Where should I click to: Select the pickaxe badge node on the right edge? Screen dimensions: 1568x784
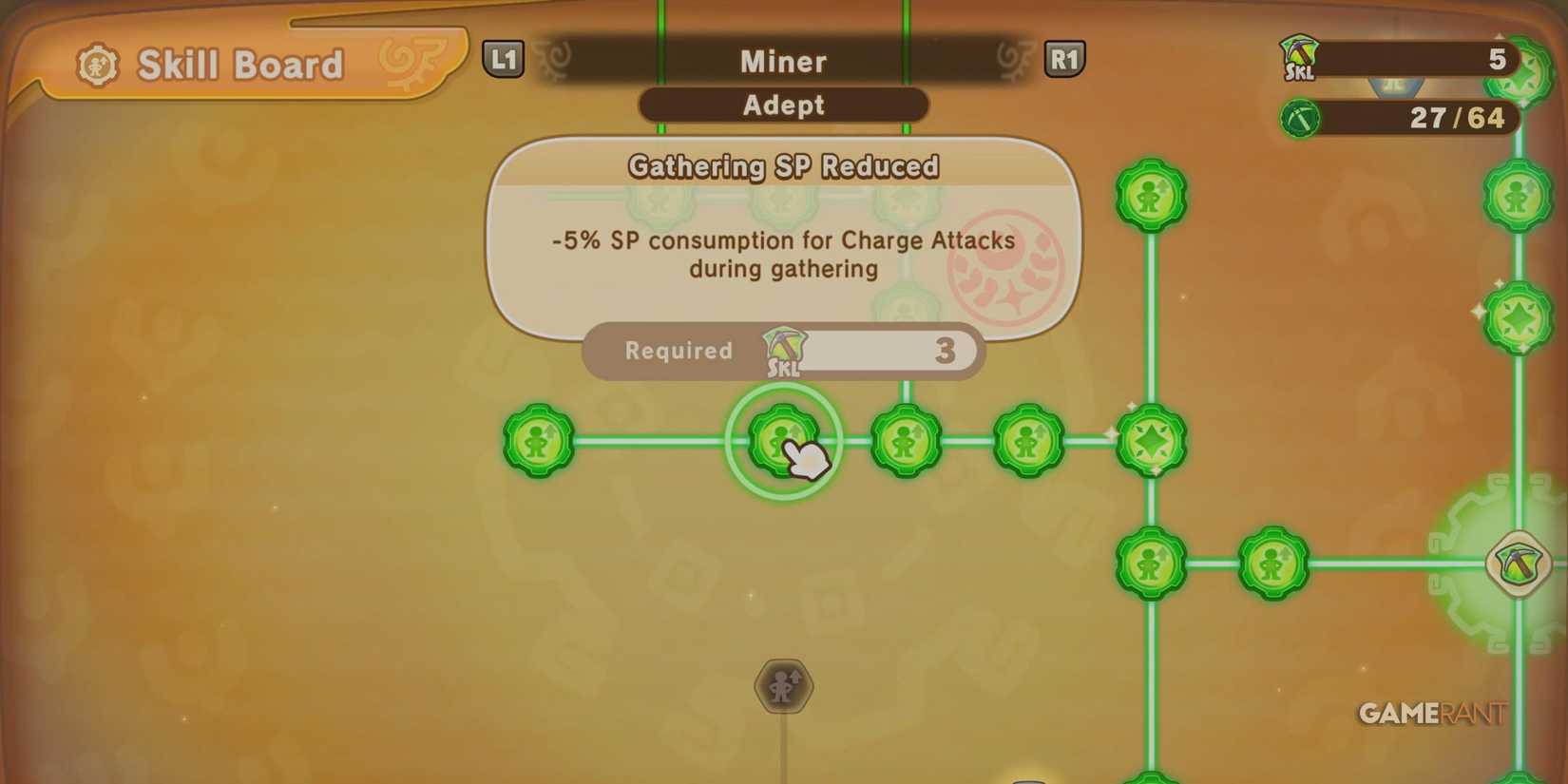(1518, 563)
